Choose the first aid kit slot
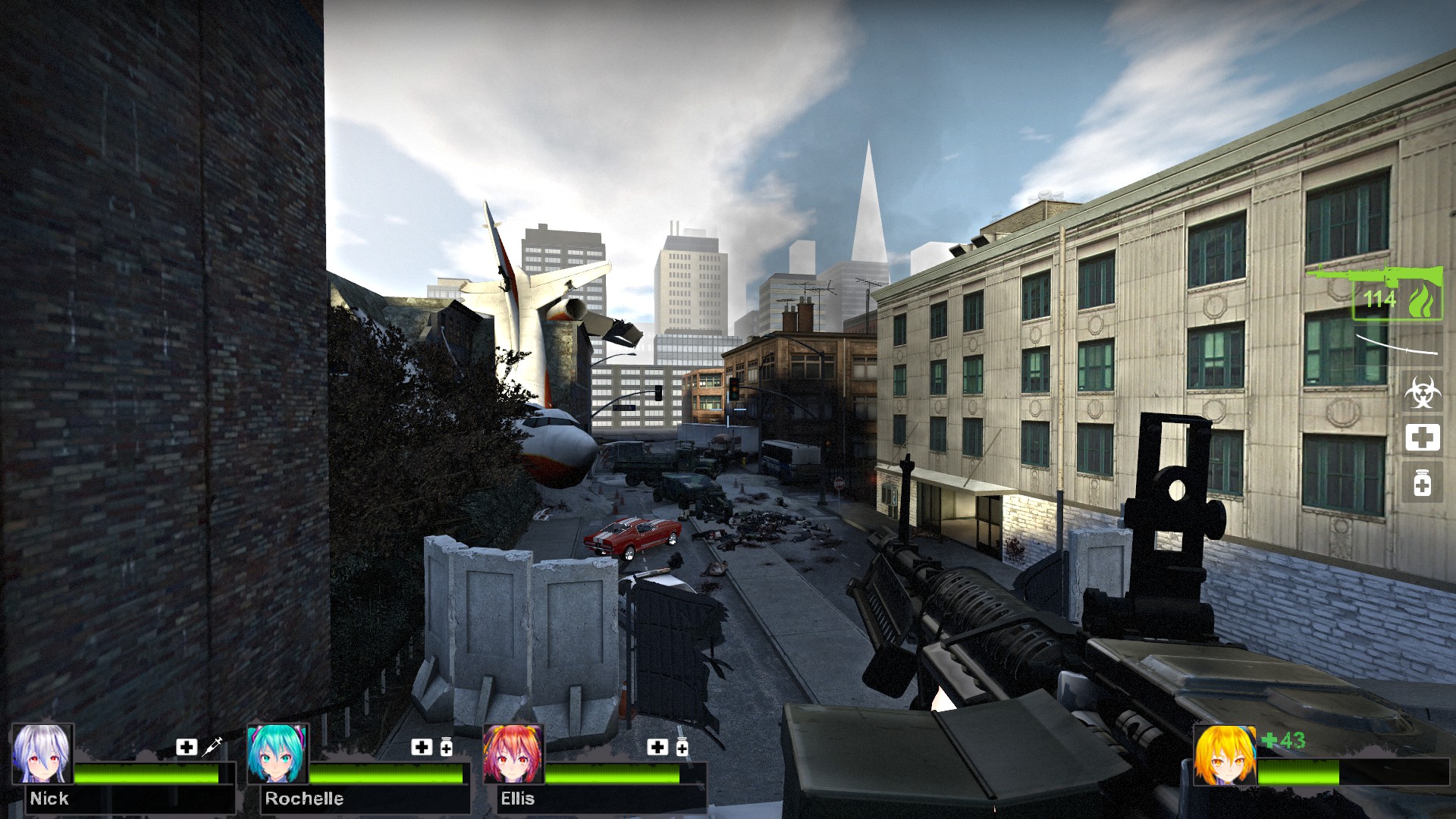 [1422, 438]
